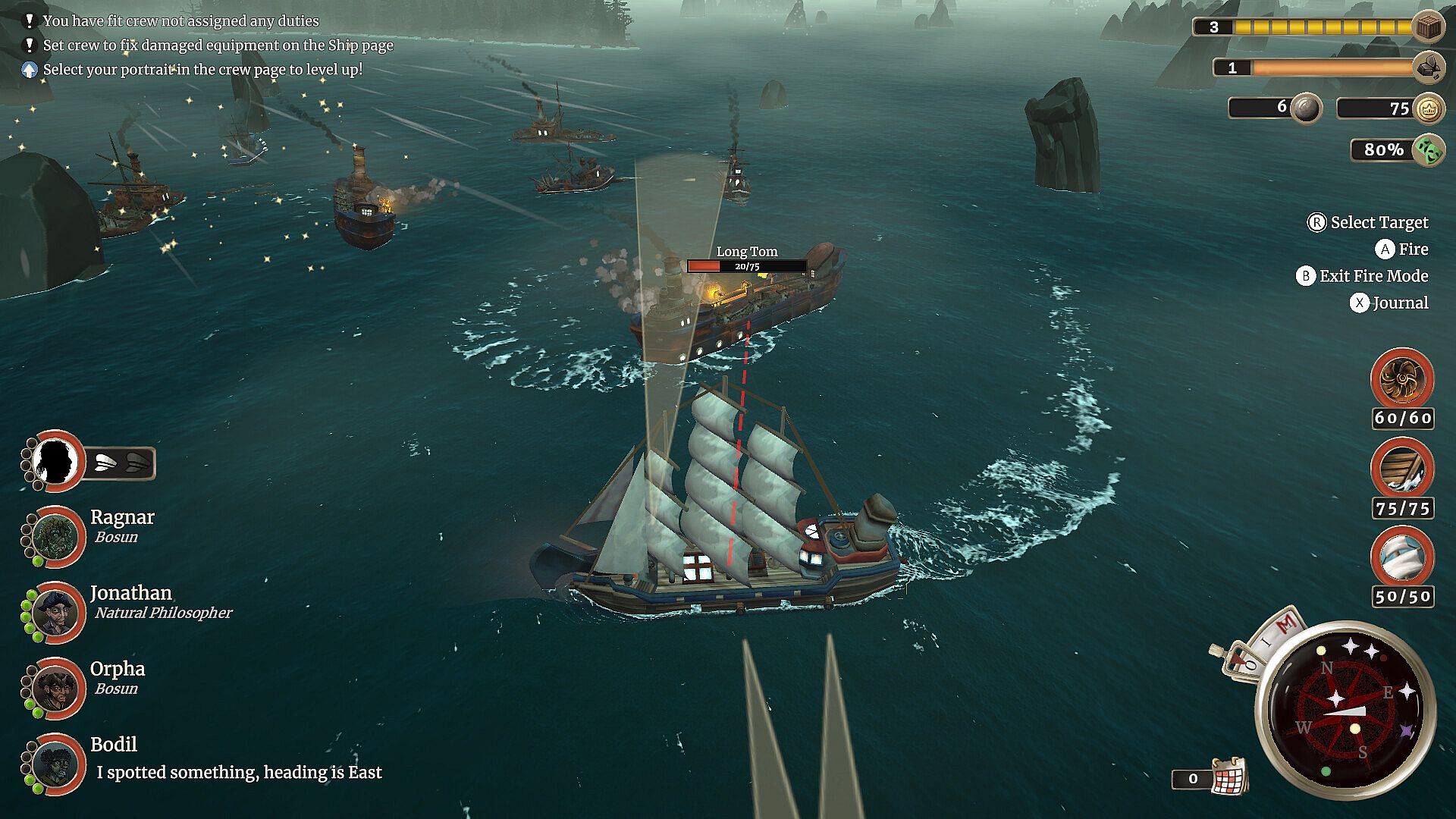1456x819 pixels.
Task: Open Ragnar the Bosun's portrait
Action: click(x=56, y=536)
